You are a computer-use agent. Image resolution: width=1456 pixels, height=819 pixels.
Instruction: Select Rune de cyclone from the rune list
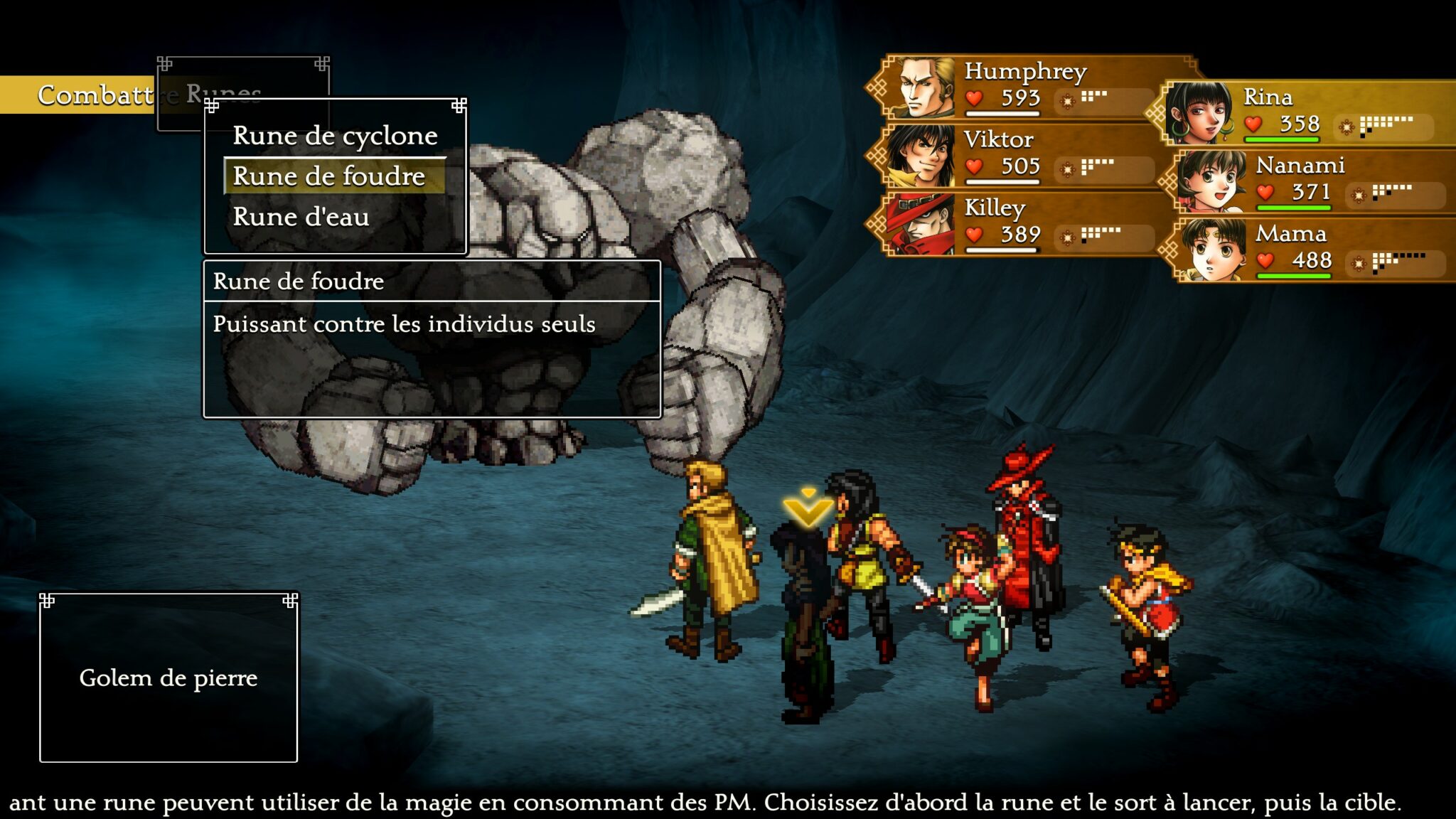[x=335, y=136]
